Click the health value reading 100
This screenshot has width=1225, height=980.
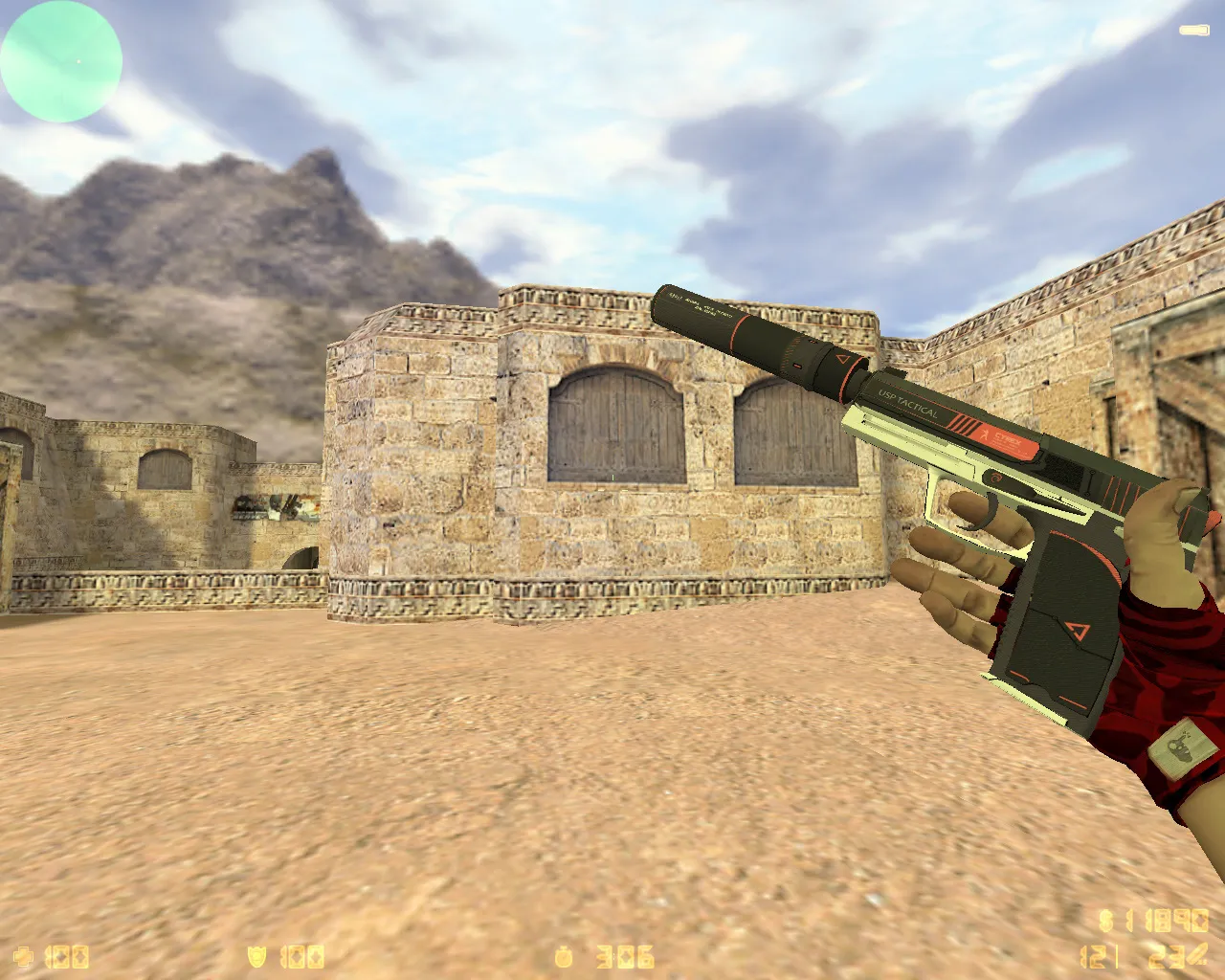(x=67, y=955)
